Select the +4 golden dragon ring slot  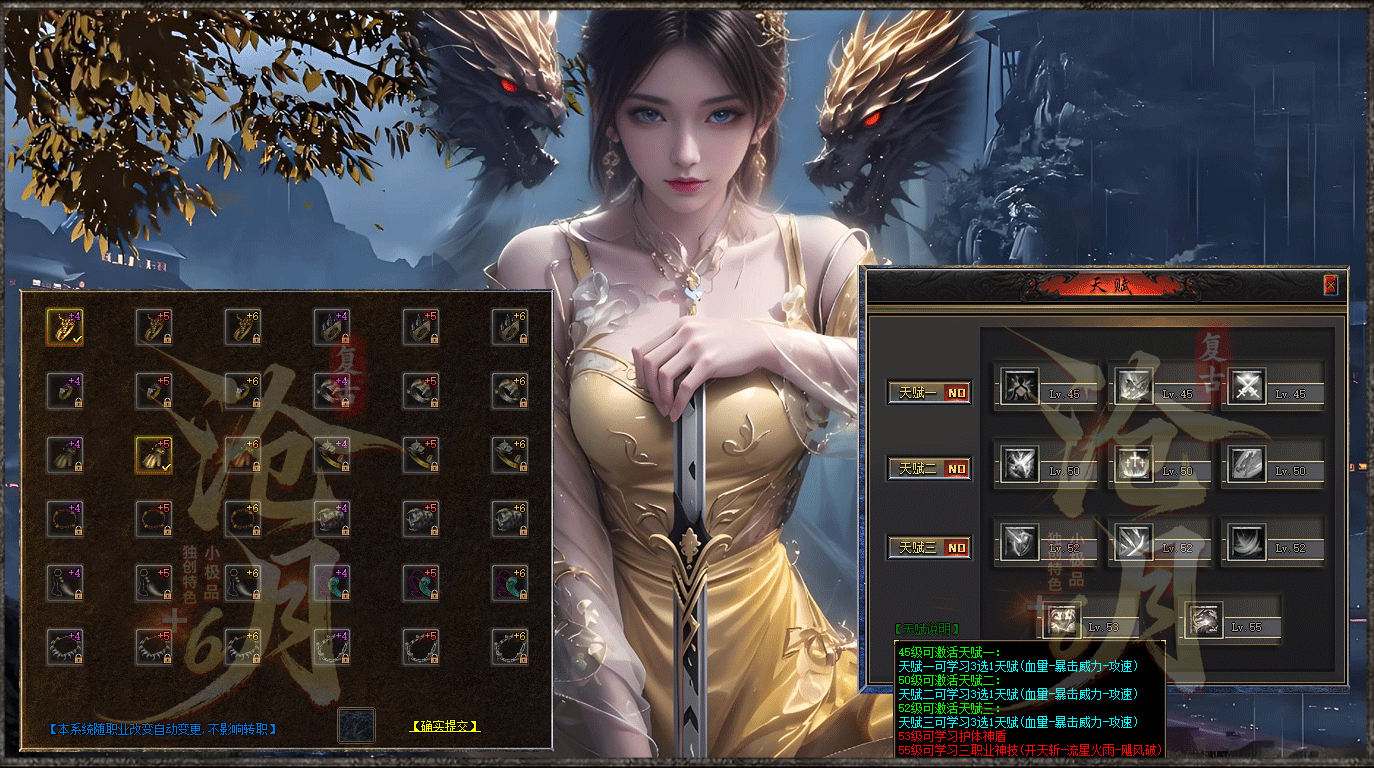click(x=64, y=326)
